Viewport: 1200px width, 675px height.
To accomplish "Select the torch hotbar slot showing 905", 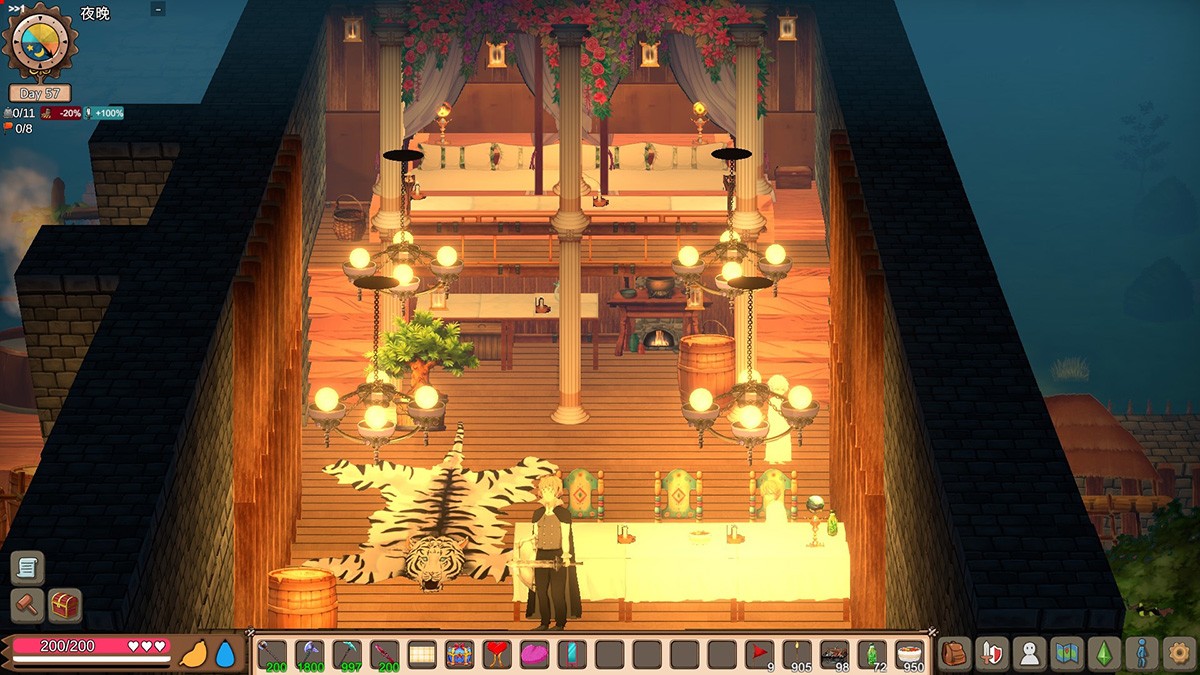I will click(797, 655).
